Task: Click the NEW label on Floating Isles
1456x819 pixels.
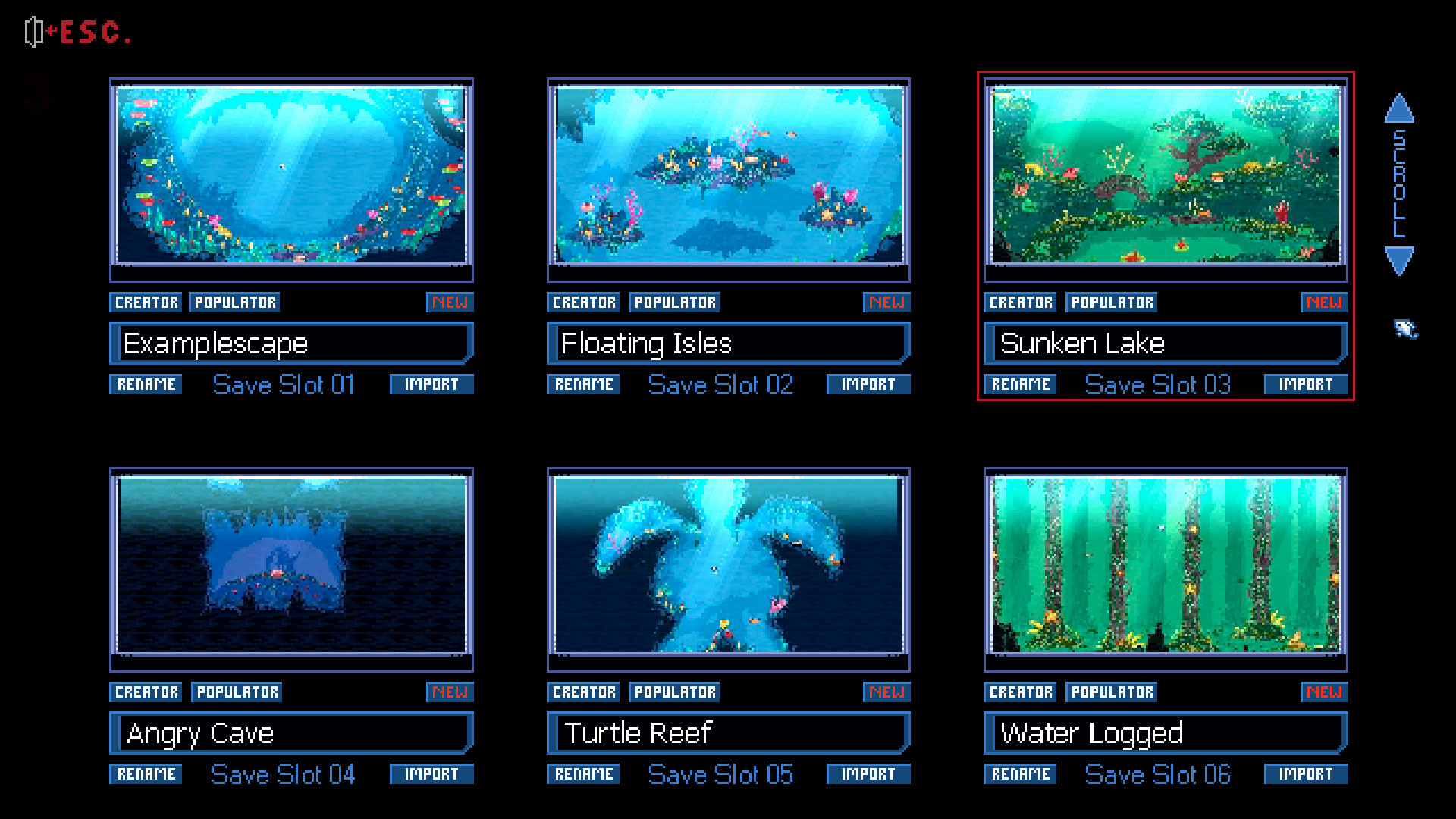Action: 886,302
